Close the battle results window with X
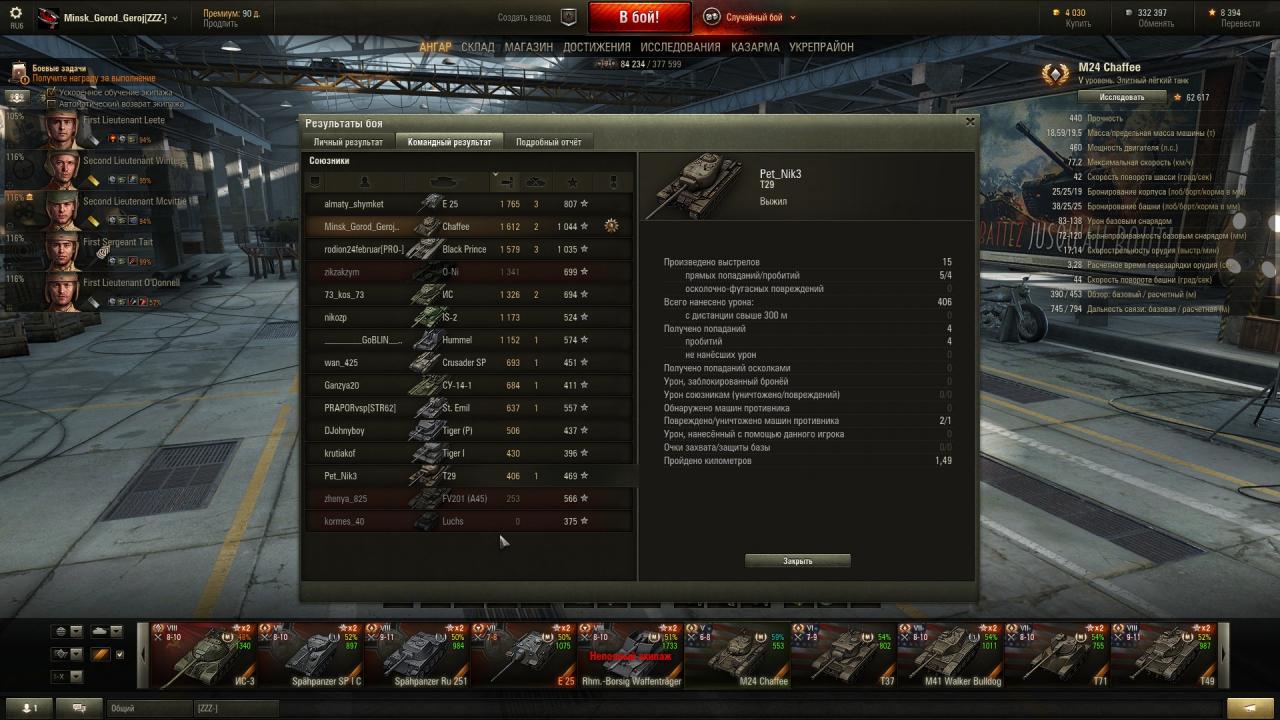1280x720 pixels. click(x=969, y=122)
